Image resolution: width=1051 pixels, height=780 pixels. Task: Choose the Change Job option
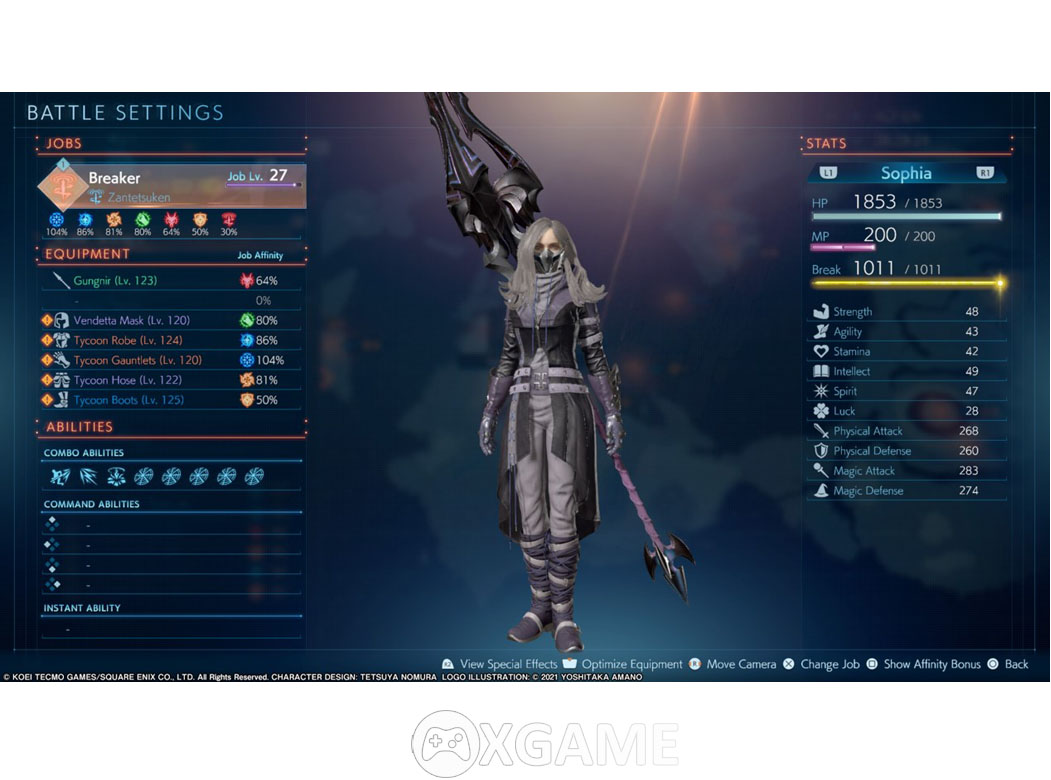(829, 665)
